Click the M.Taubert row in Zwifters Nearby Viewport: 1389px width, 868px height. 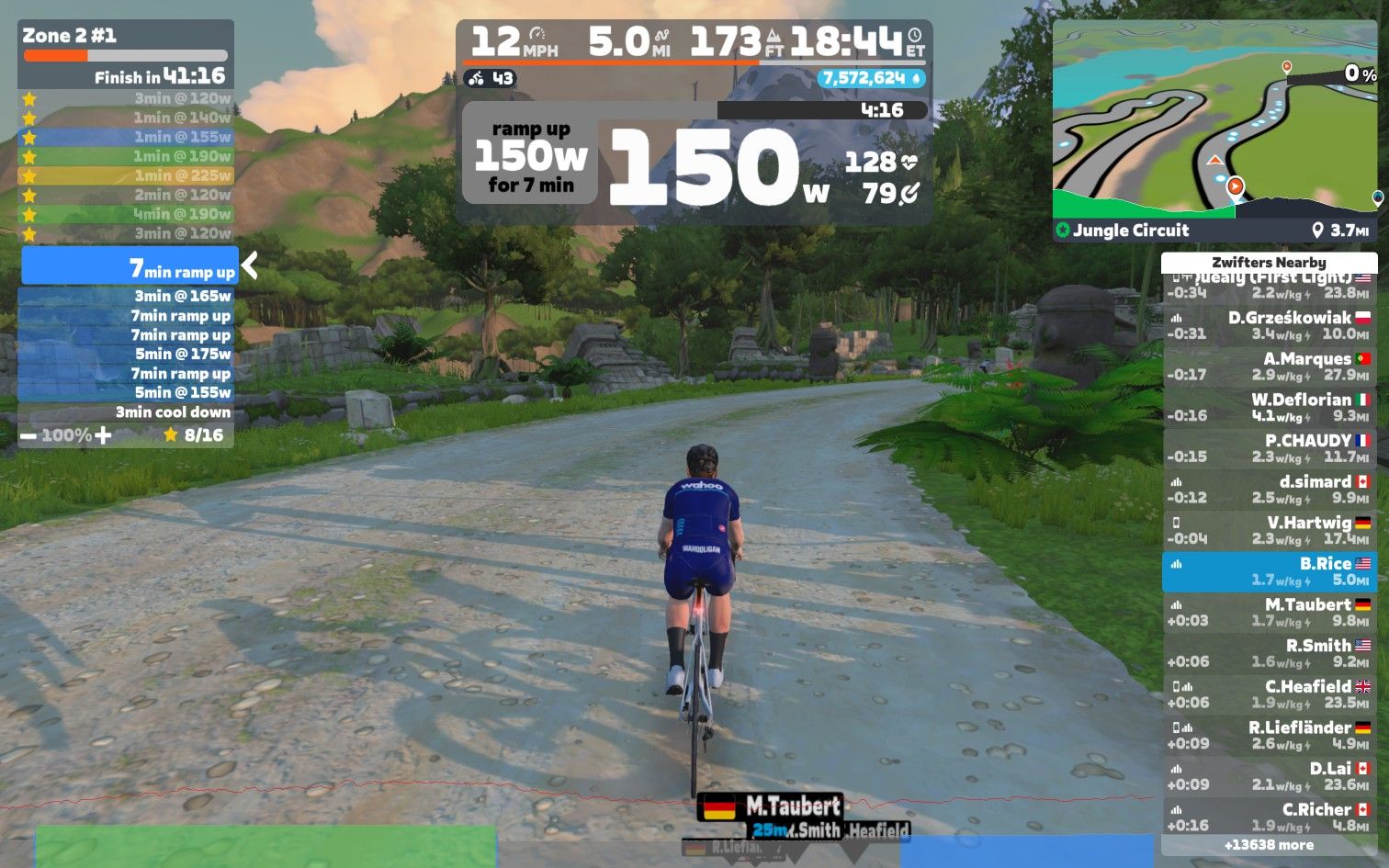point(1269,613)
